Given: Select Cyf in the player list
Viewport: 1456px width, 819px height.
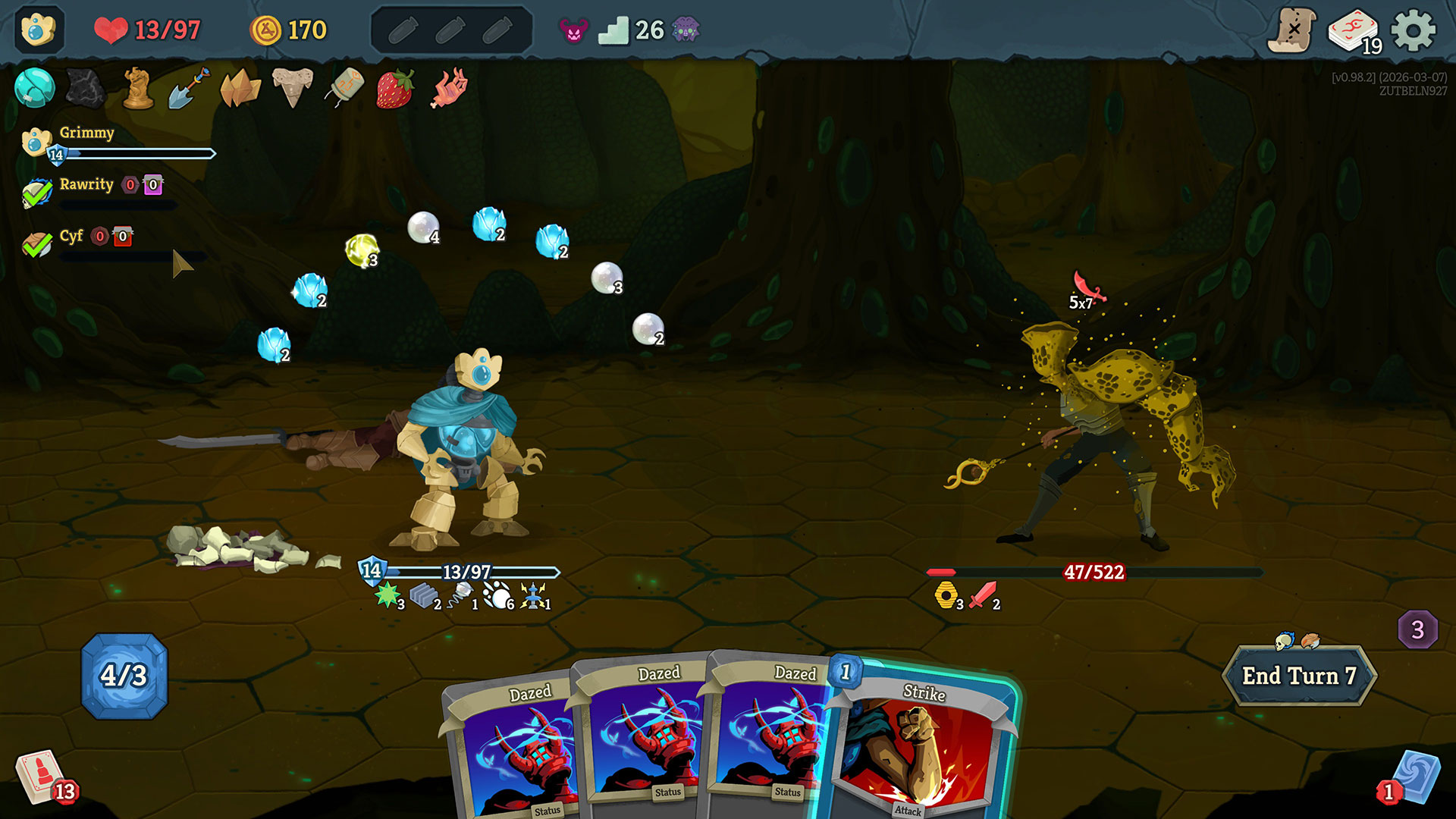Looking at the screenshot, I should click(71, 237).
